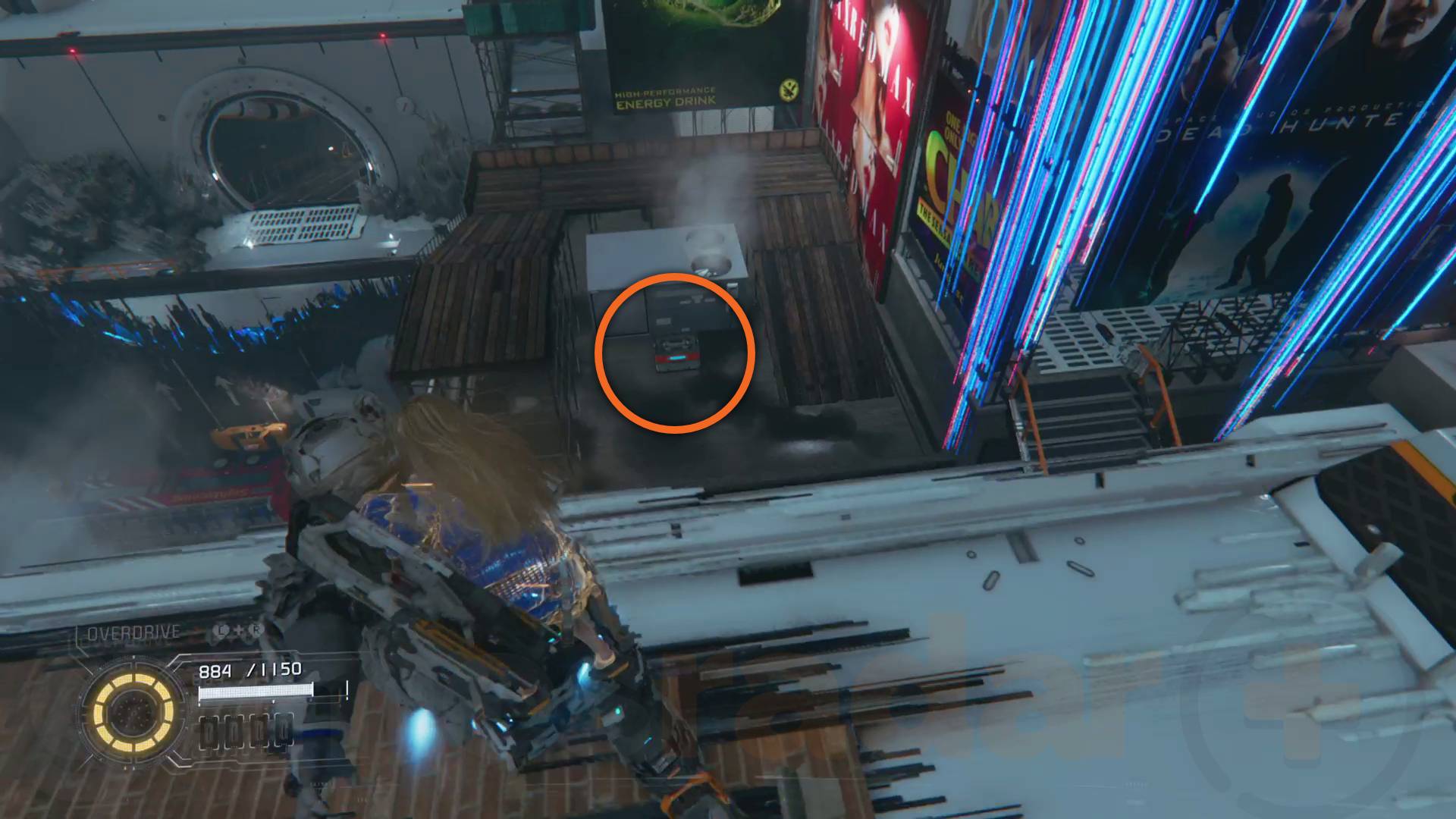Click the small tick below the health bar

tap(273, 702)
